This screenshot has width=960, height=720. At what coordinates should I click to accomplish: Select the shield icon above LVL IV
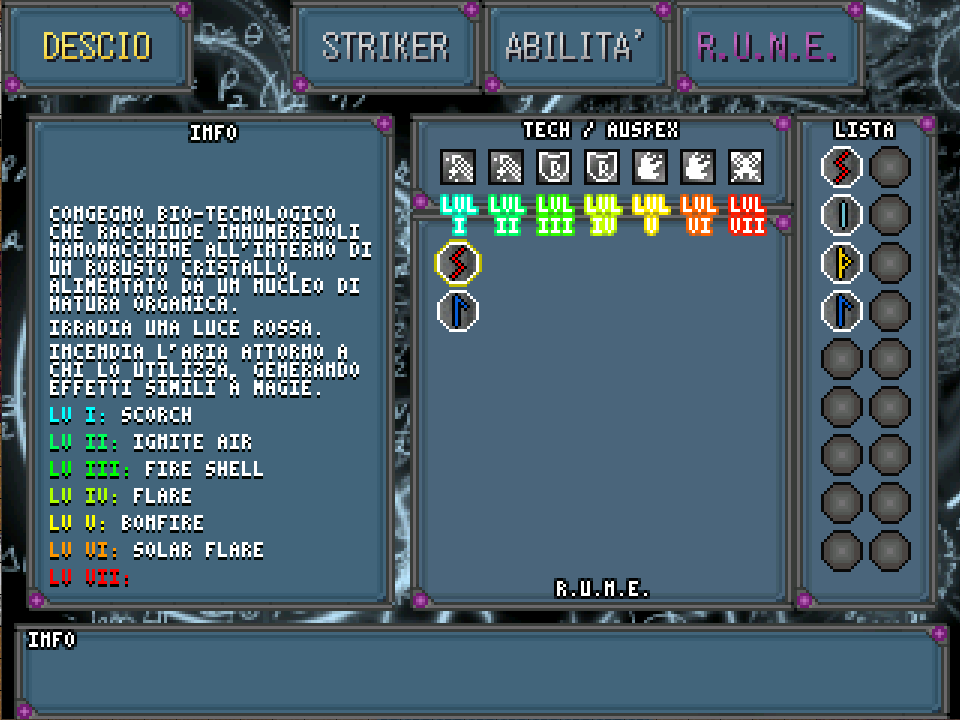coord(602,166)
